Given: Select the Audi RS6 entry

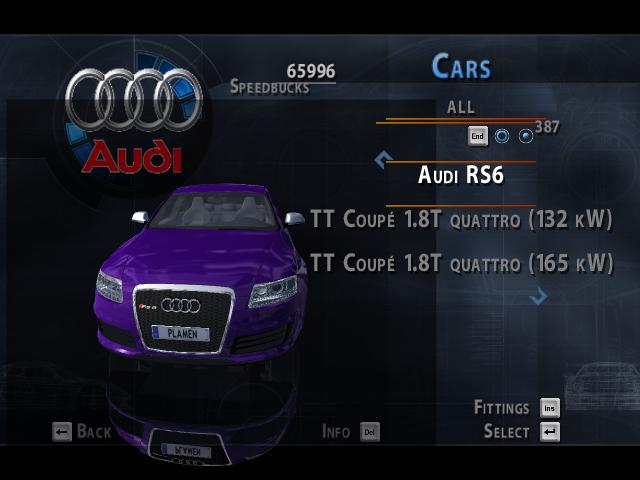Looking at the screenshot, I should (460, 176).
